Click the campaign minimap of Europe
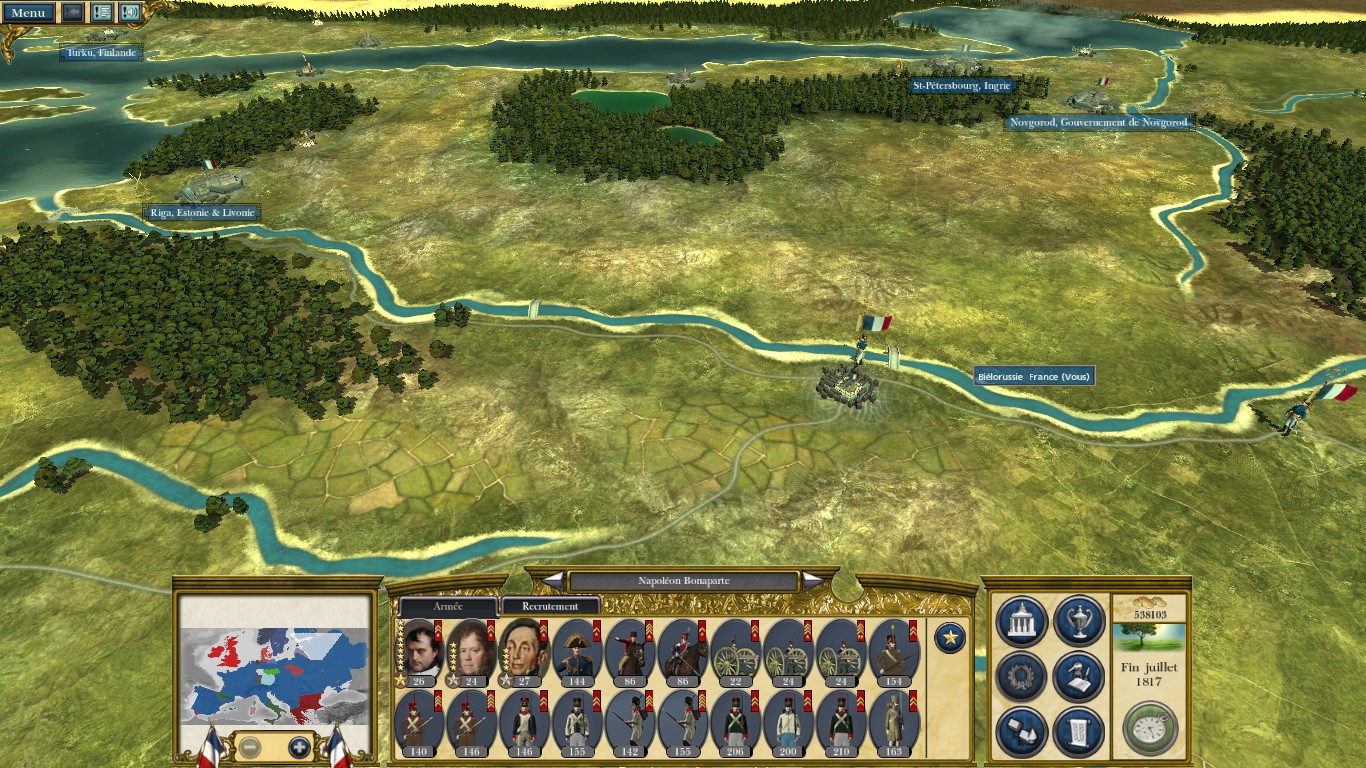The image size is (1366, 768). 276,662
